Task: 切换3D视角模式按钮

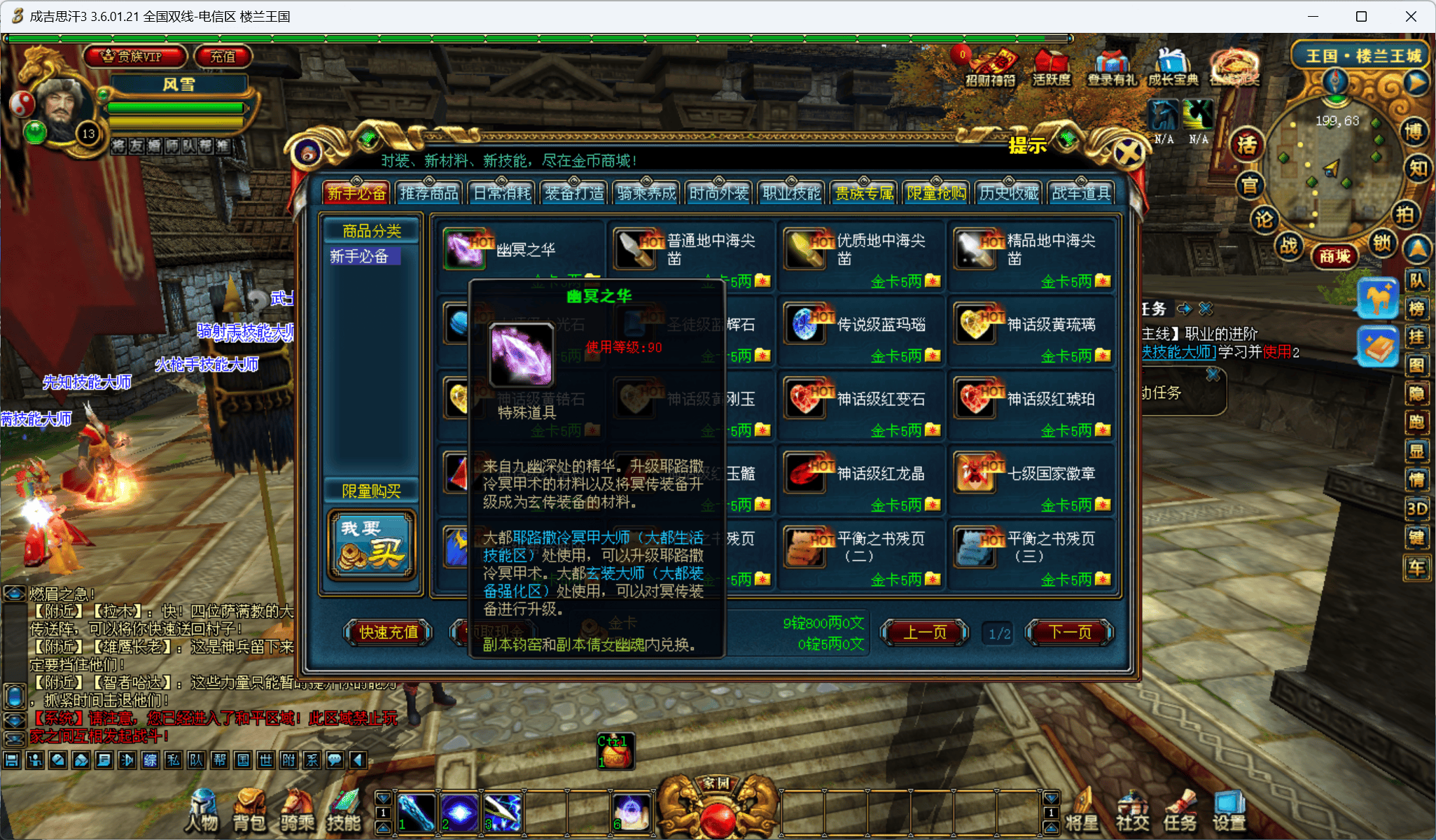Action: click(x=1418, y=507)
